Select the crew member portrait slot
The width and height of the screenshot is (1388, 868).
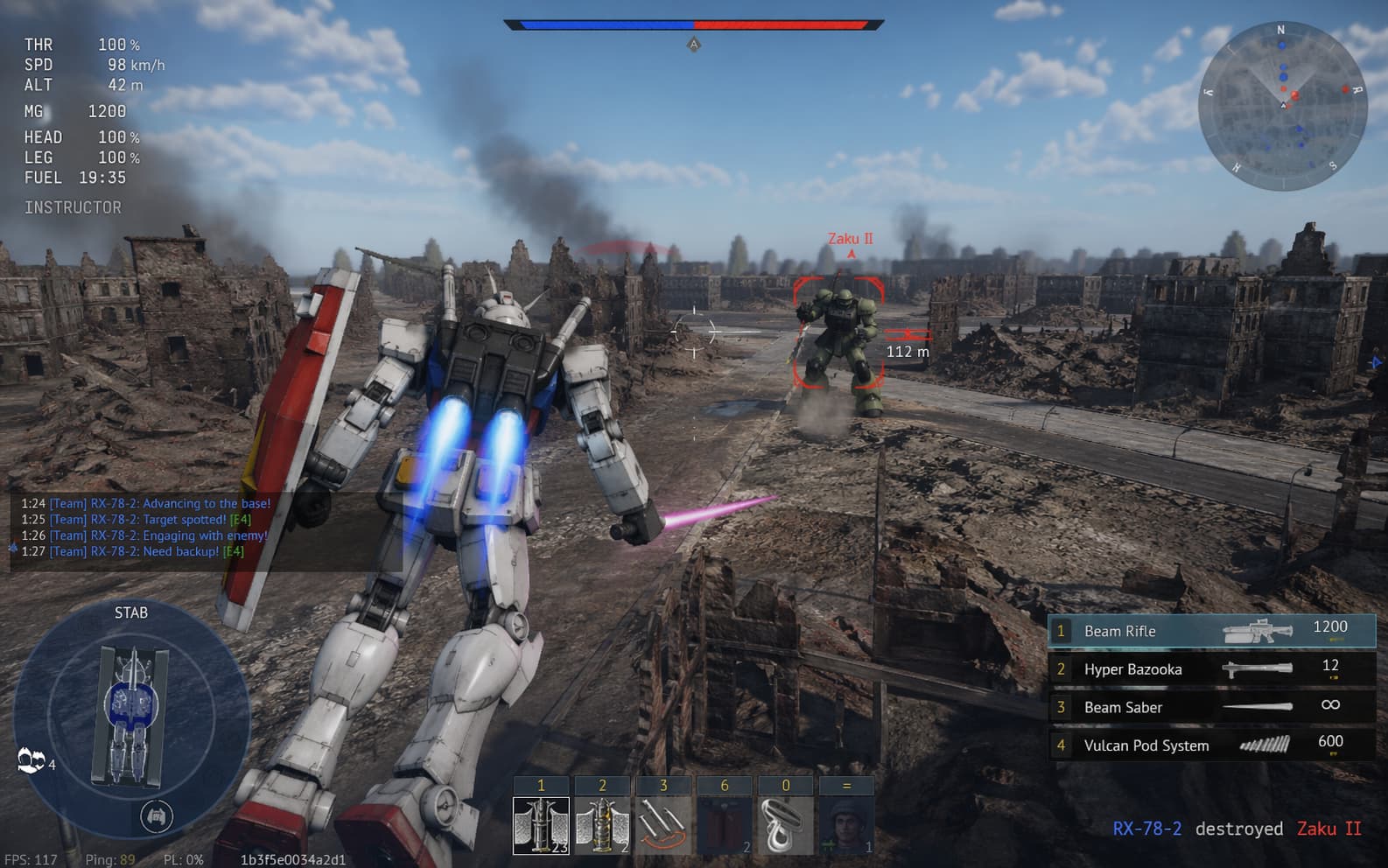tap(846, 825)
